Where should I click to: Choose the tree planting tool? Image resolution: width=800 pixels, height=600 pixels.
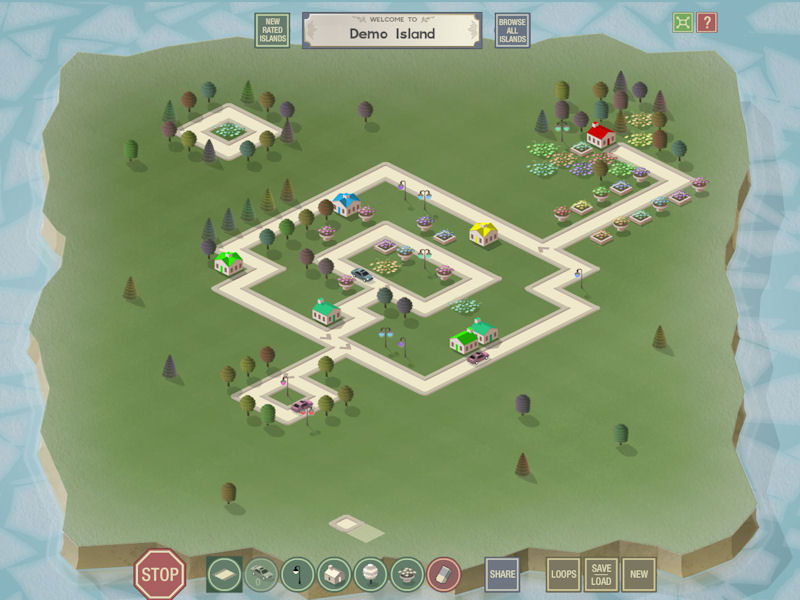[370, 574]
